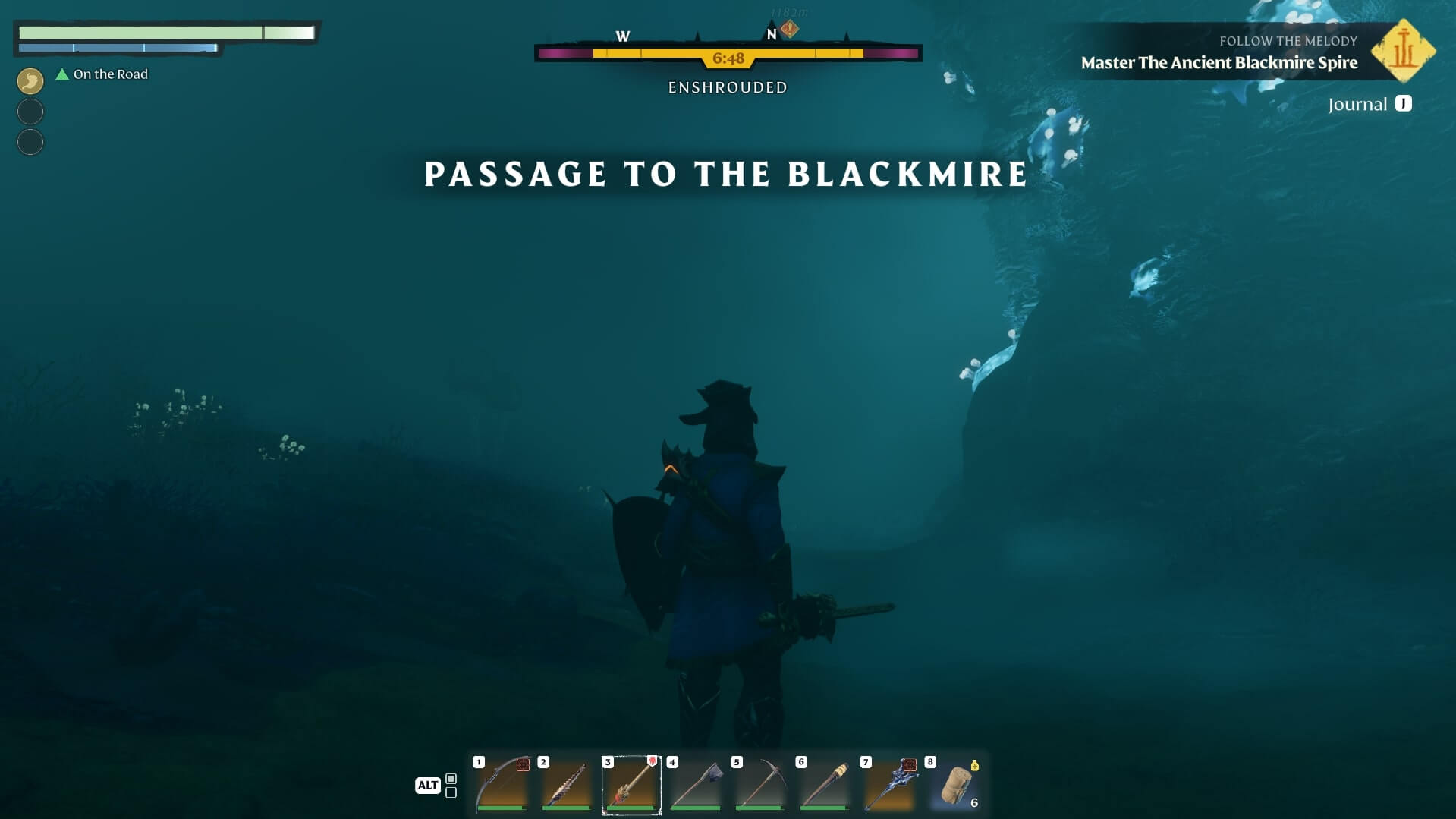The width and height of the screenshot is (1456, 819).
Task: Inspect the On the Road status effect
Action: [x=102, y=74]
